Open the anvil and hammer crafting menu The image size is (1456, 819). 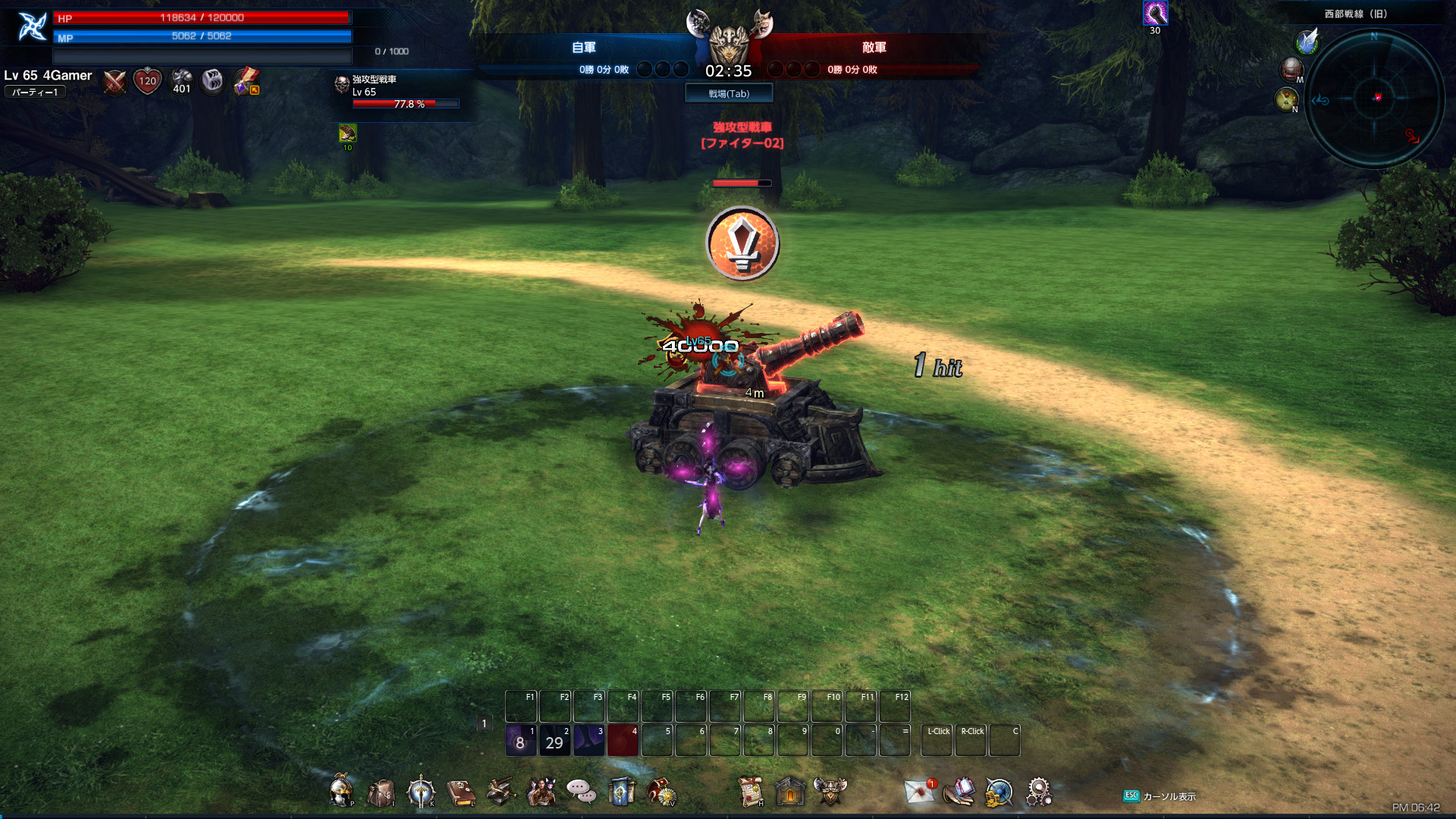pyautogui.click(x=500, y=792)
